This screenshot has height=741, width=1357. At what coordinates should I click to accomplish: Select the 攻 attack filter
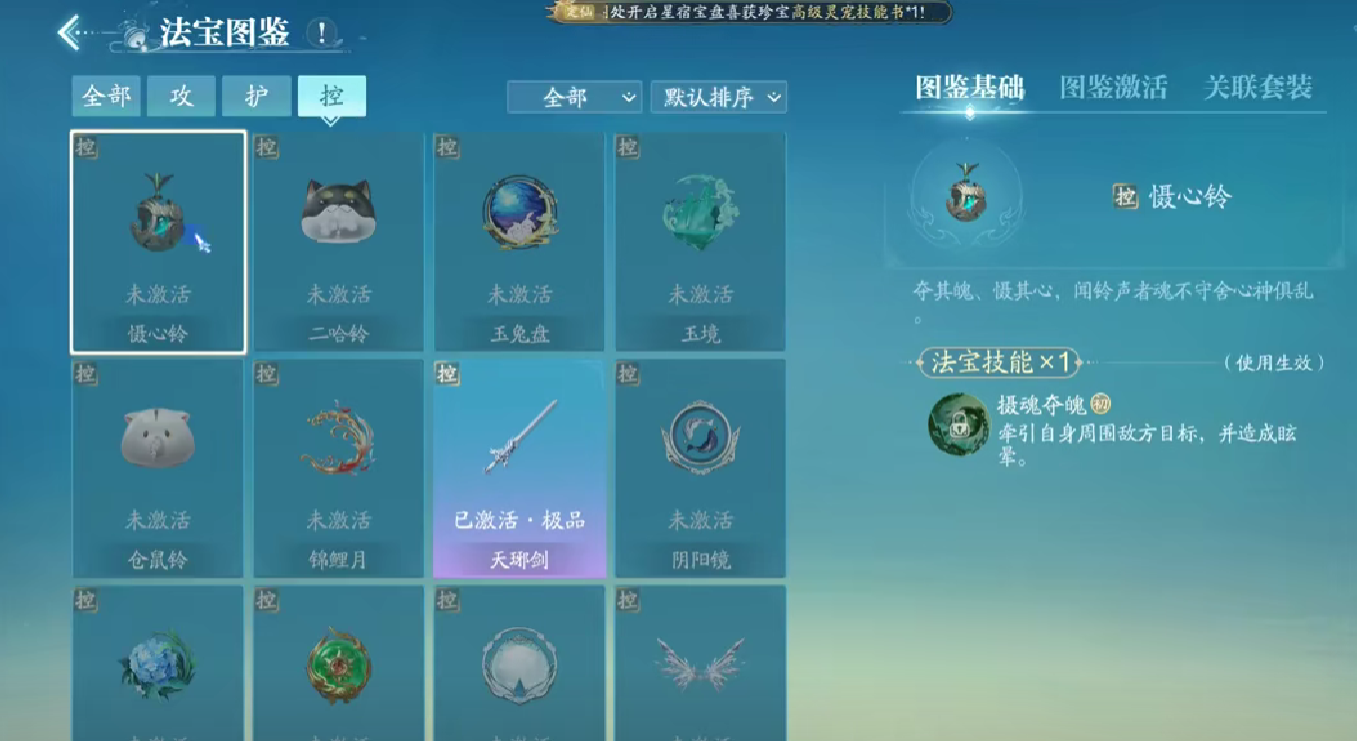click(x=180, y=97)
